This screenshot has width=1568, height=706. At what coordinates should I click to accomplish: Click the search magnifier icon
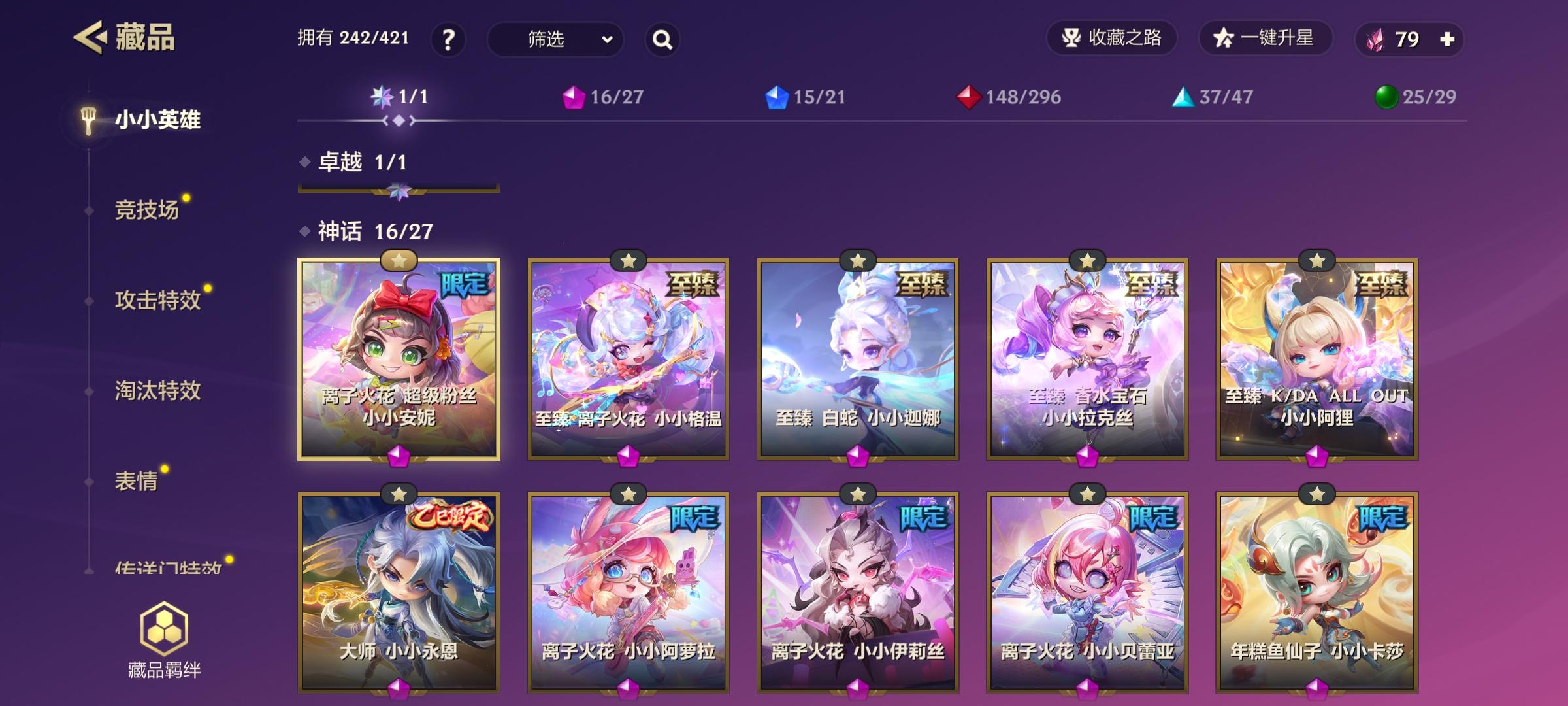pos(662,41)
